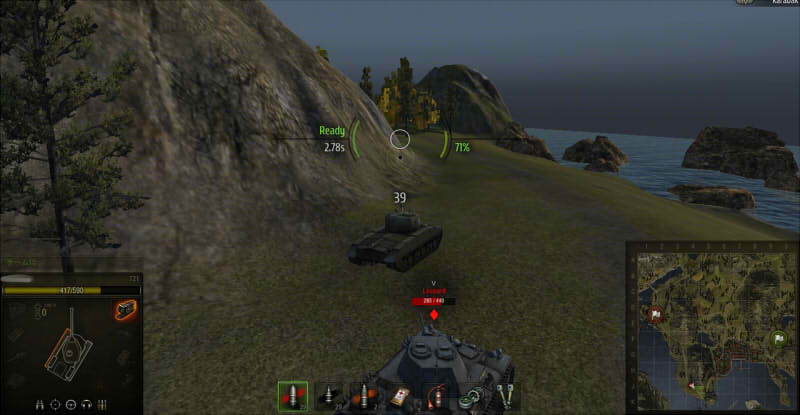This screenshot has height=415, width=800.
Task: Select the damaged engine module icon
Action: point(124,311)
